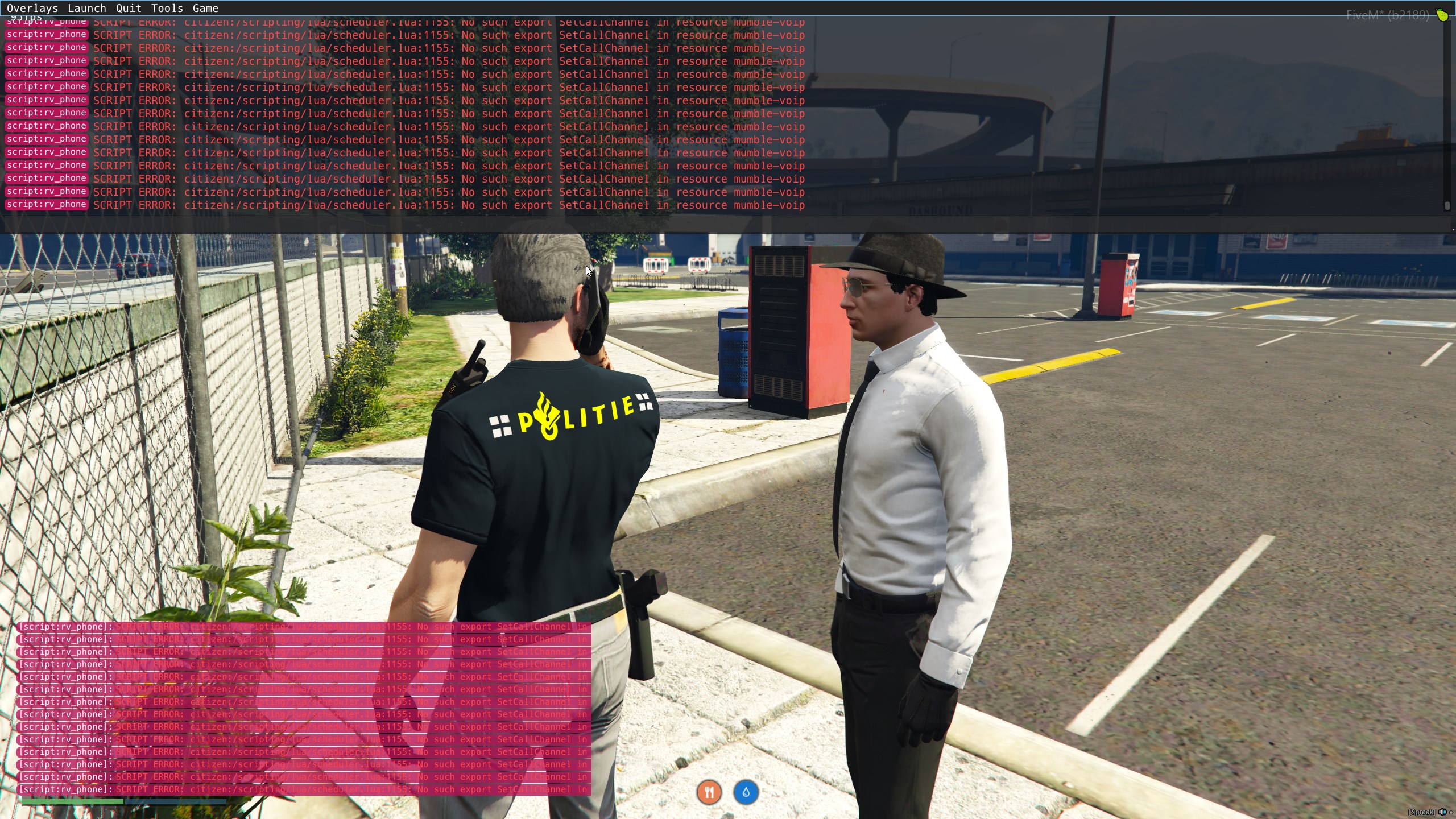The width and height of the screenshot is (1456, 819).
Task: Select the Quit menu
Action: click(x=129, y=9)
